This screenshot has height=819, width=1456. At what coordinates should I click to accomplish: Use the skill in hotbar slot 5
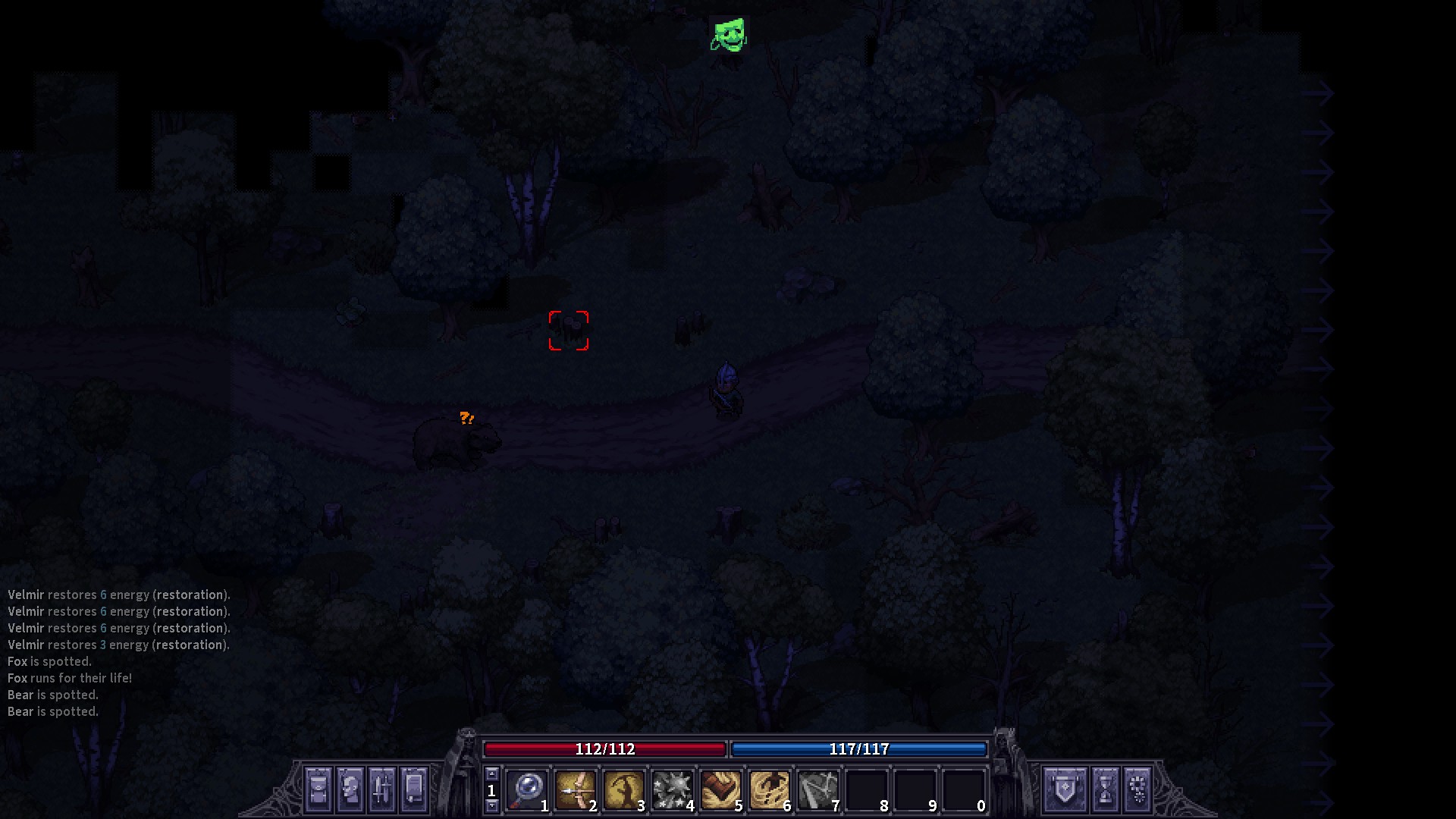(x=720, y=790)
